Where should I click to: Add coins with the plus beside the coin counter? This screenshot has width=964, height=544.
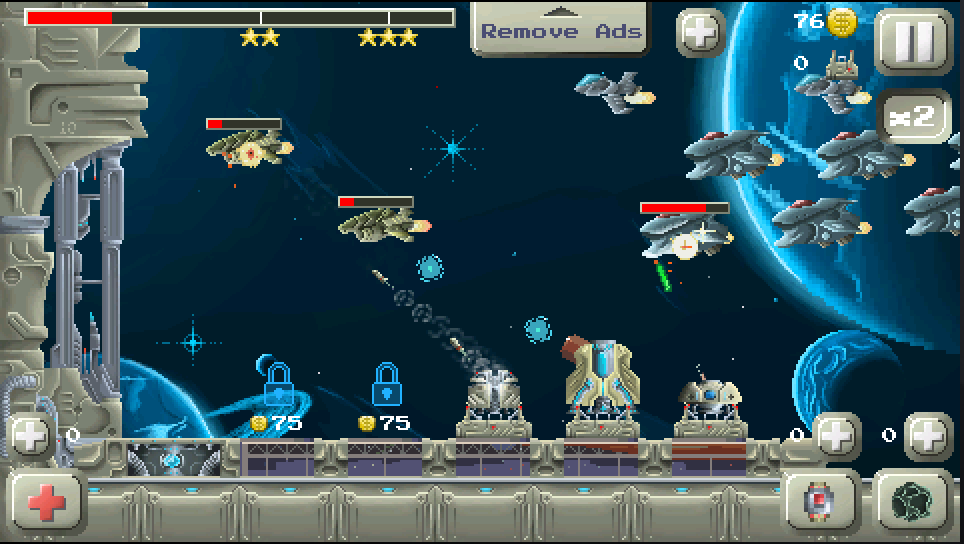[x=701, y=33]
